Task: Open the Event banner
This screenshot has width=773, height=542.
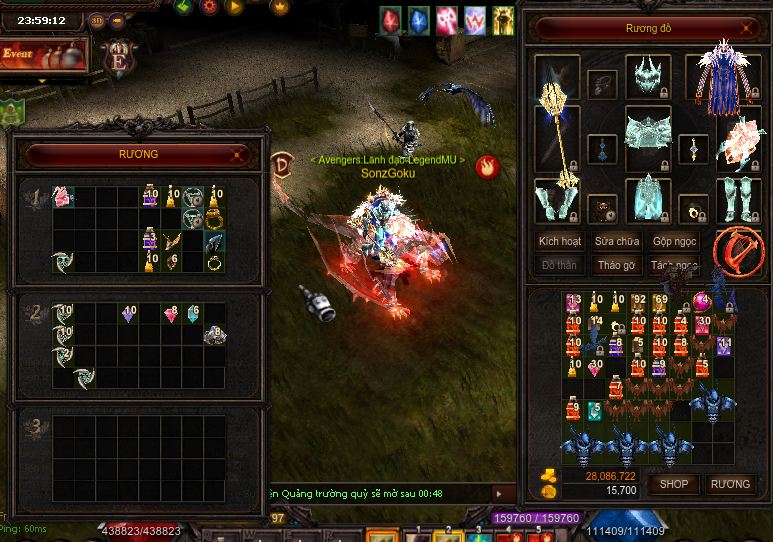Action: click(x=43, y=54)
